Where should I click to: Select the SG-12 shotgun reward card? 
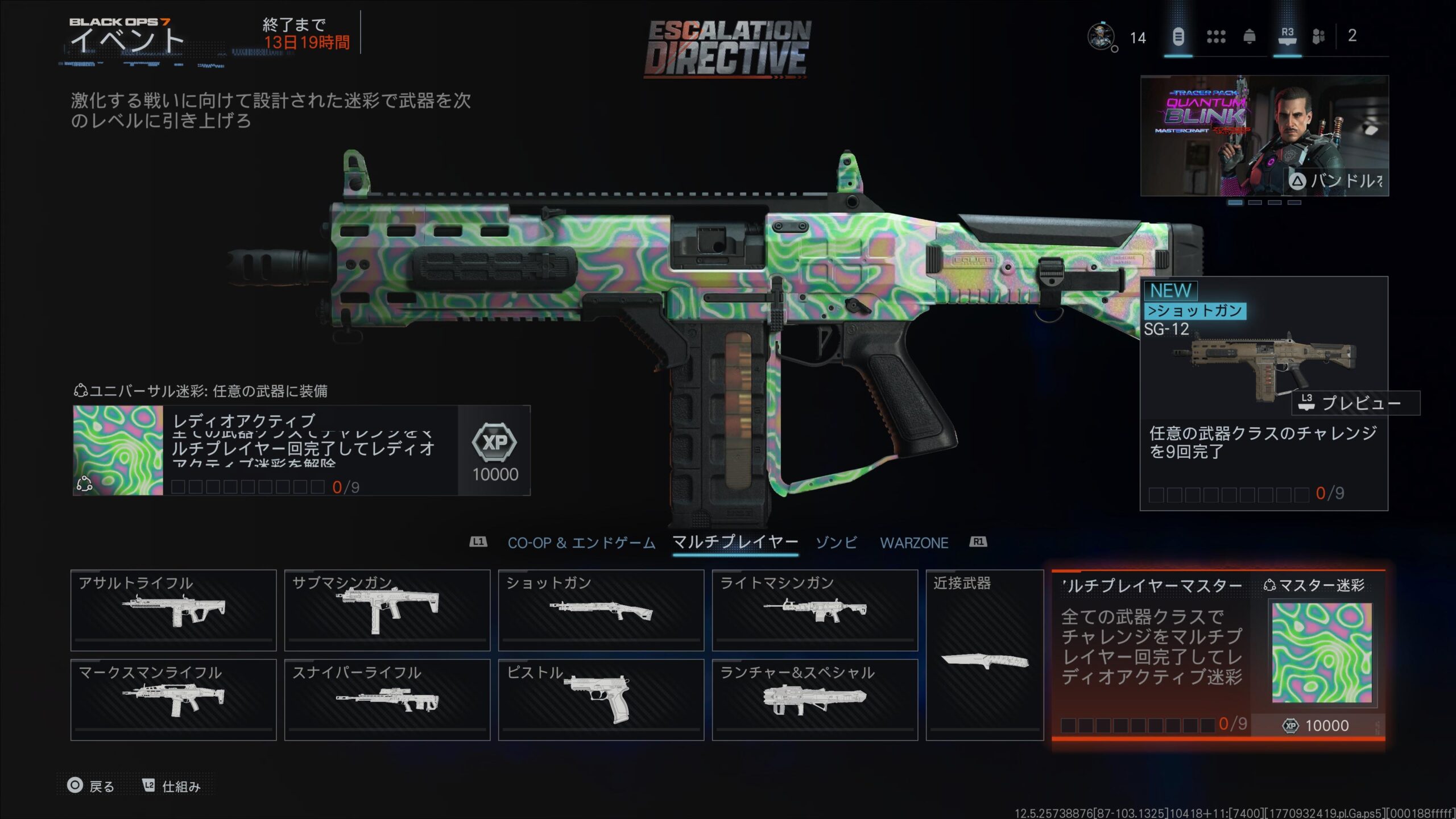(1263, 392)
